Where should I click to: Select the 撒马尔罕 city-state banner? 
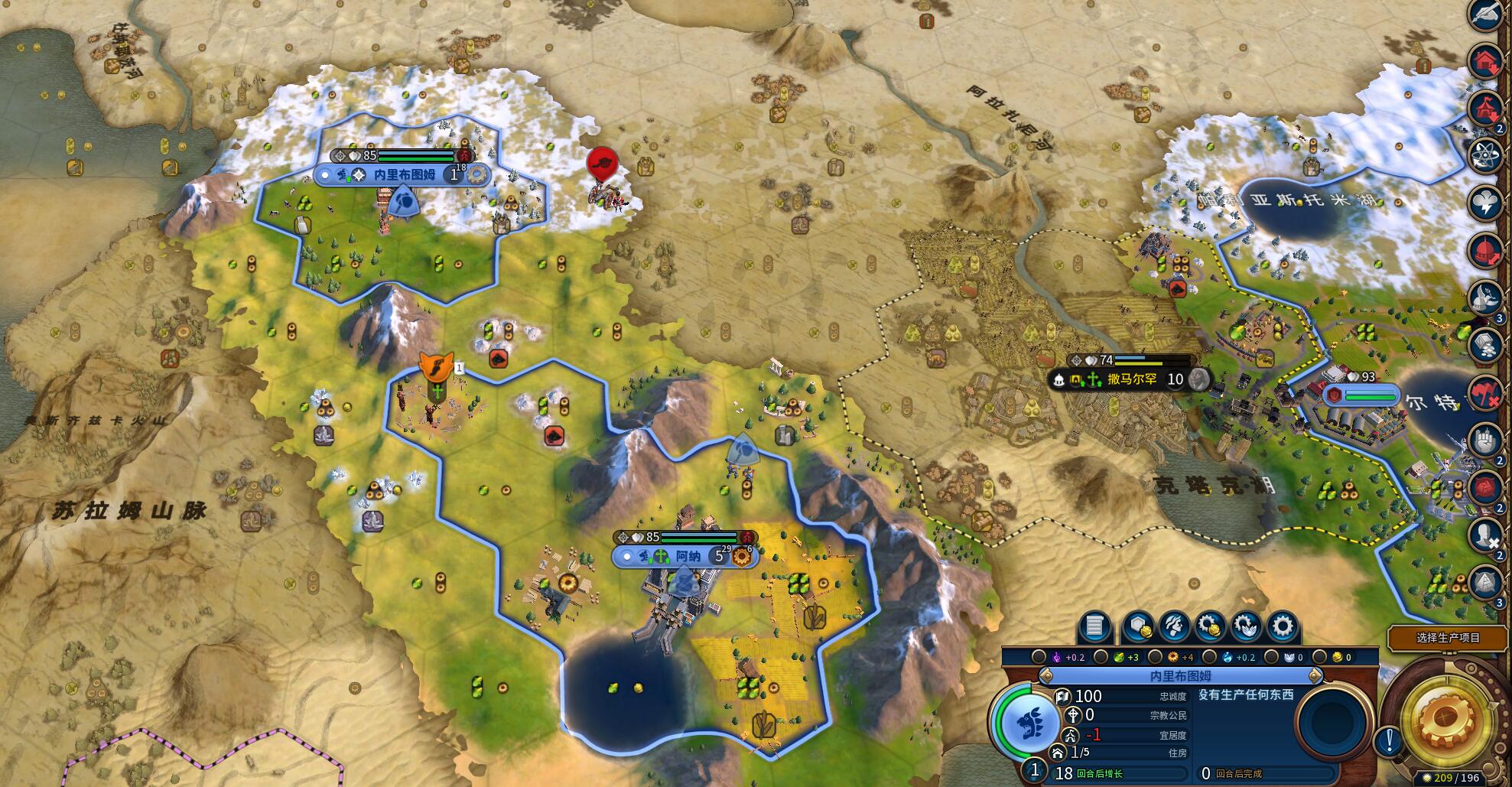[1131, 379]
